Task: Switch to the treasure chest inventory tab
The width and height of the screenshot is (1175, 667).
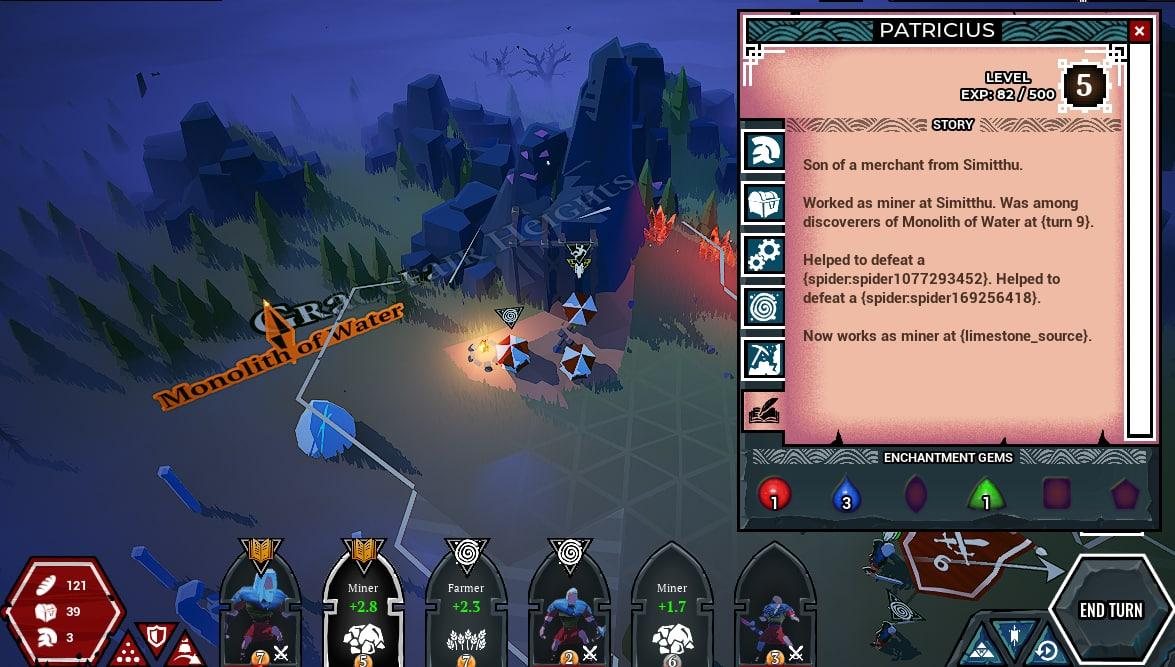Action: coord(764,203)
